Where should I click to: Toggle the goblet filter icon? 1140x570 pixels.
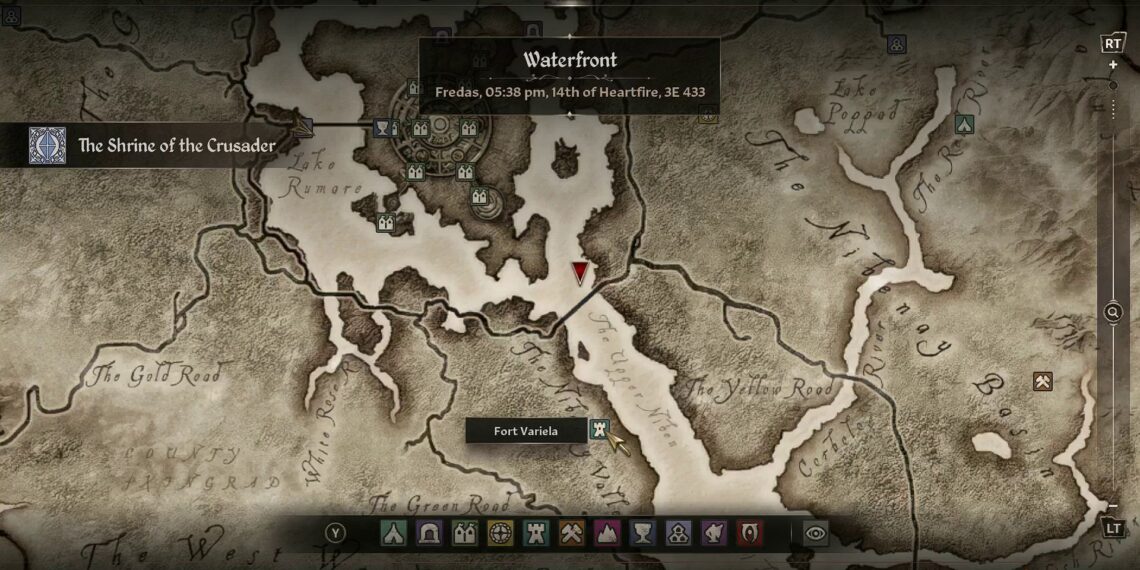point(642,533)
